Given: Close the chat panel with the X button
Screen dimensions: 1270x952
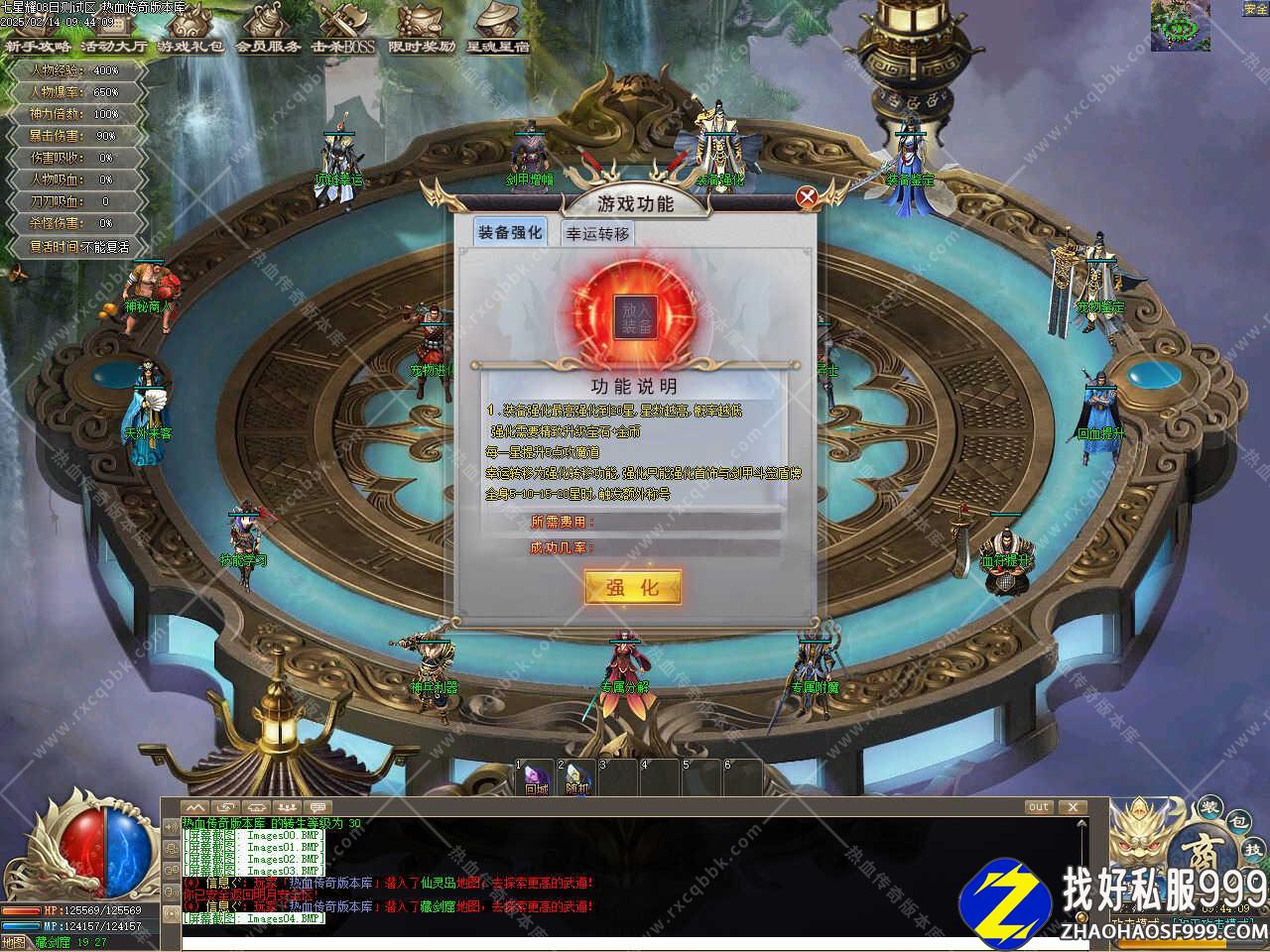Looking at the screenshot, I should (1072, 807).
